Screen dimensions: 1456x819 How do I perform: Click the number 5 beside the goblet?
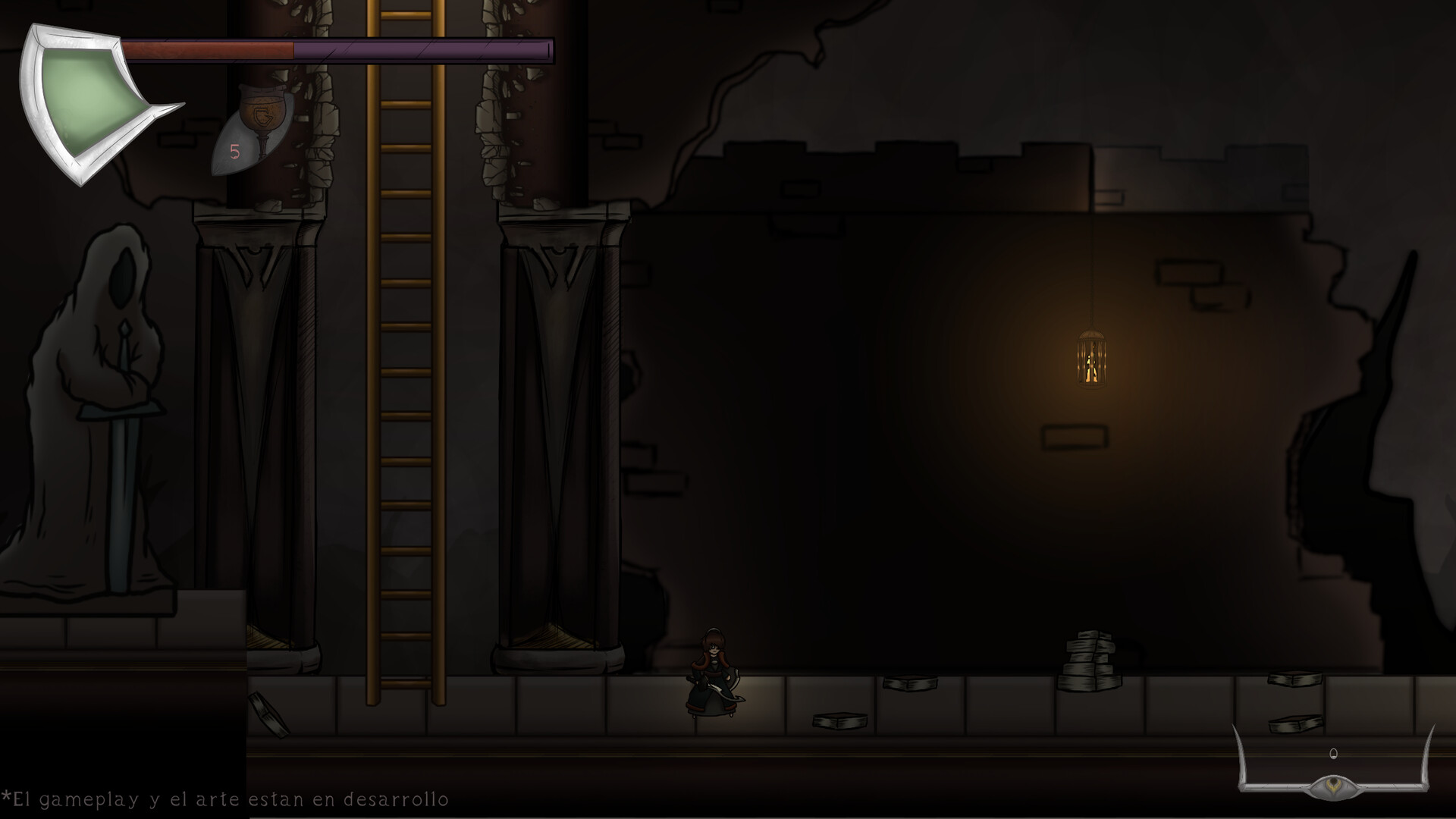click(235, 152)
